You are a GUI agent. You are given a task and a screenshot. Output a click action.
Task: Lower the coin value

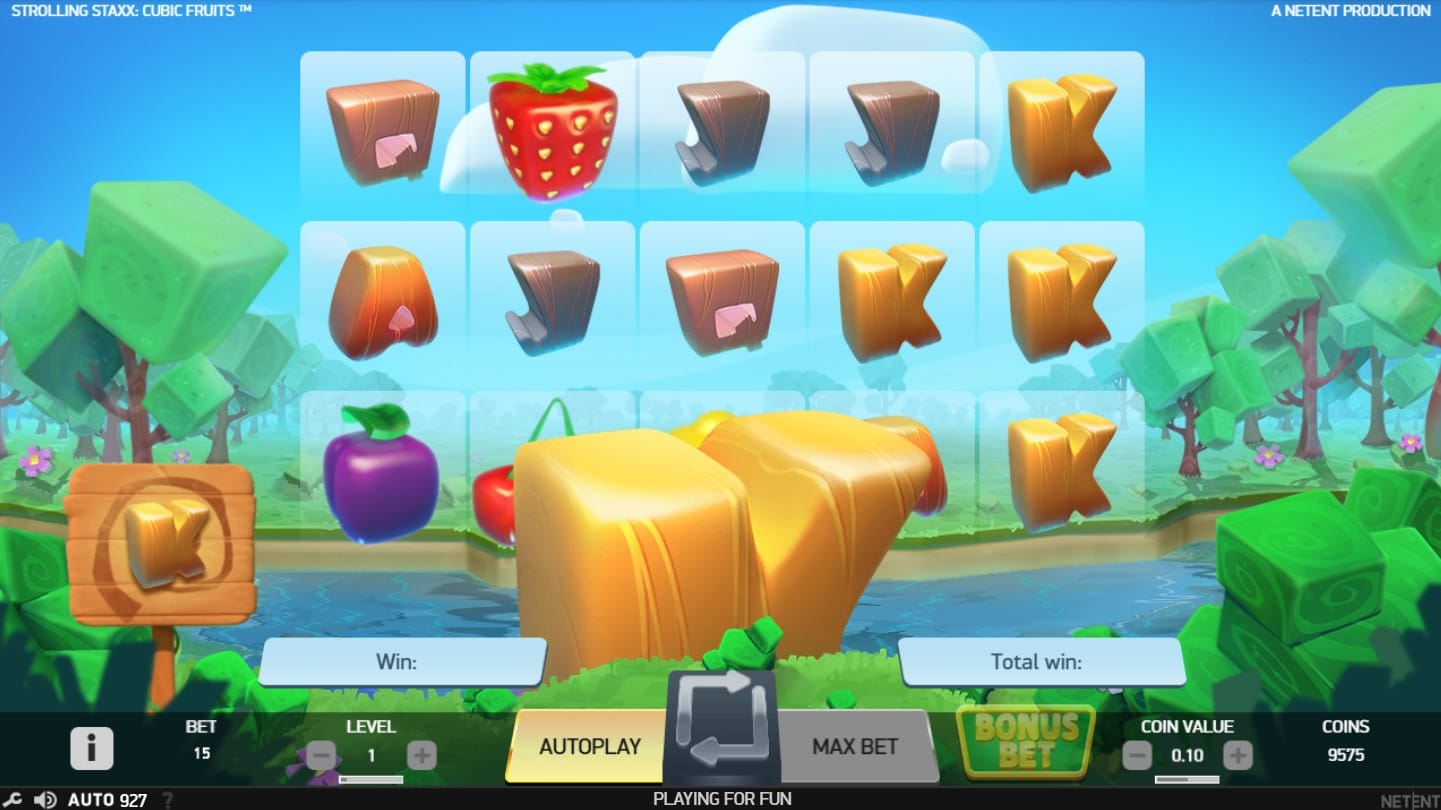1137,756
